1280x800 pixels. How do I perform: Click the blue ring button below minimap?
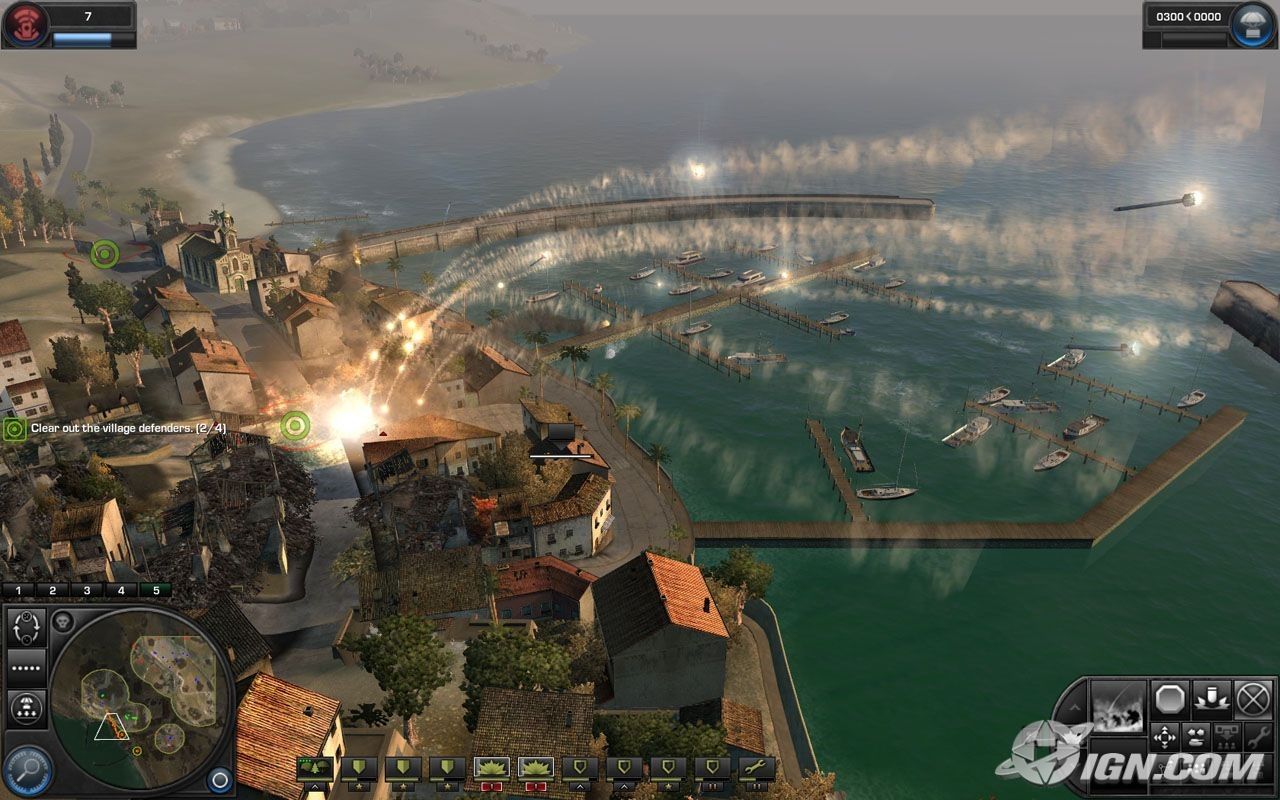point(219,779)
